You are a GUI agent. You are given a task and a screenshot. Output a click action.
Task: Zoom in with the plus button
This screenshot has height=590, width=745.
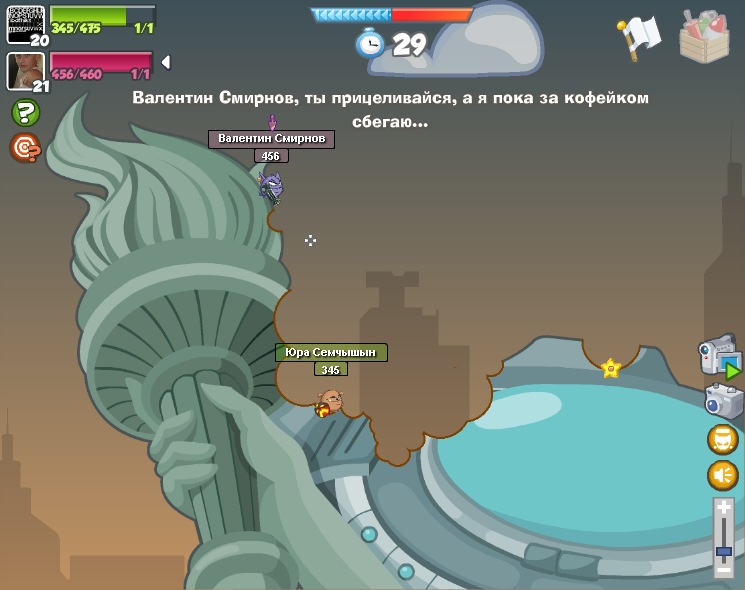point(724,509)
